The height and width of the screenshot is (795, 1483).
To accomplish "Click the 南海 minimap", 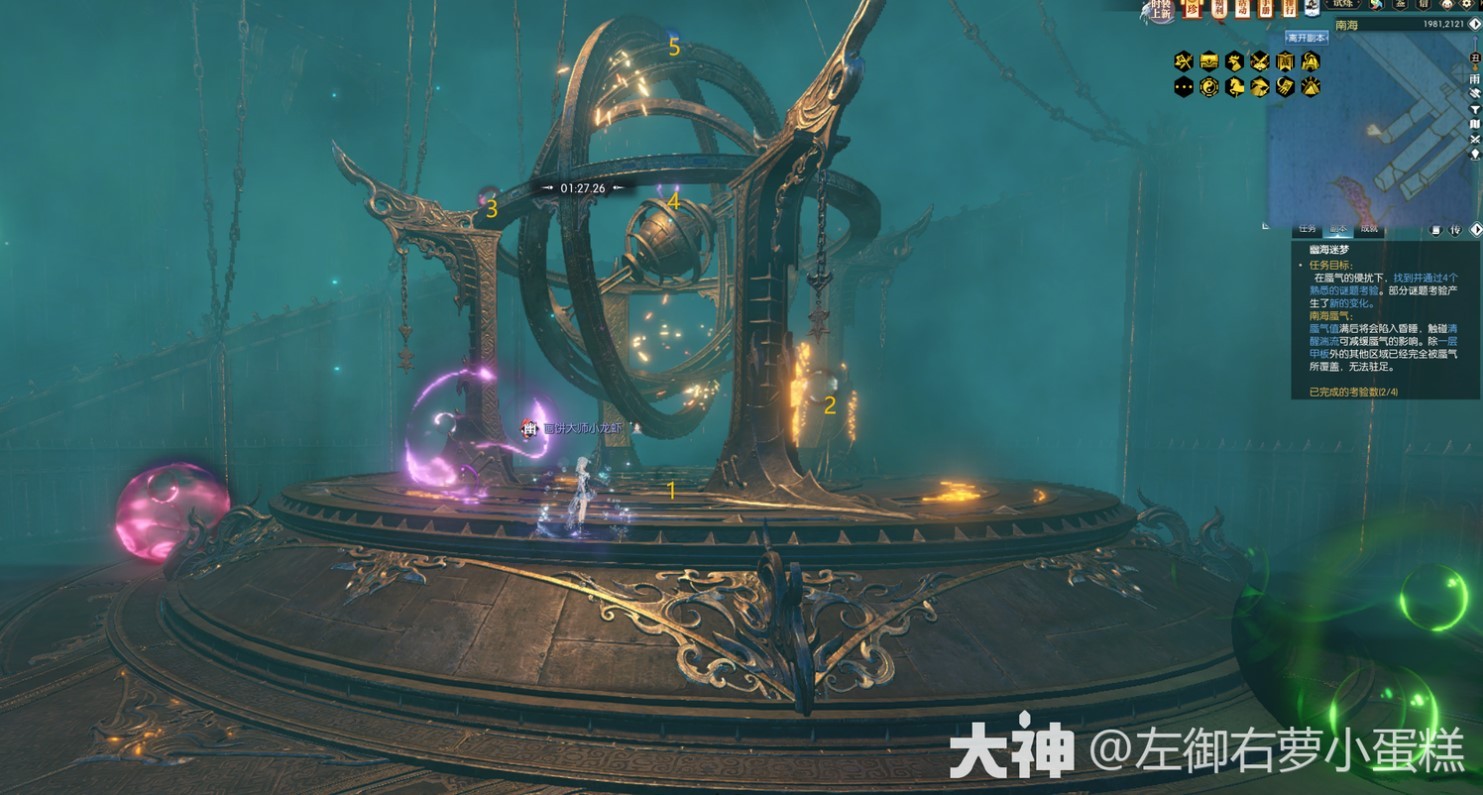I will click(x=1368, y=130).
